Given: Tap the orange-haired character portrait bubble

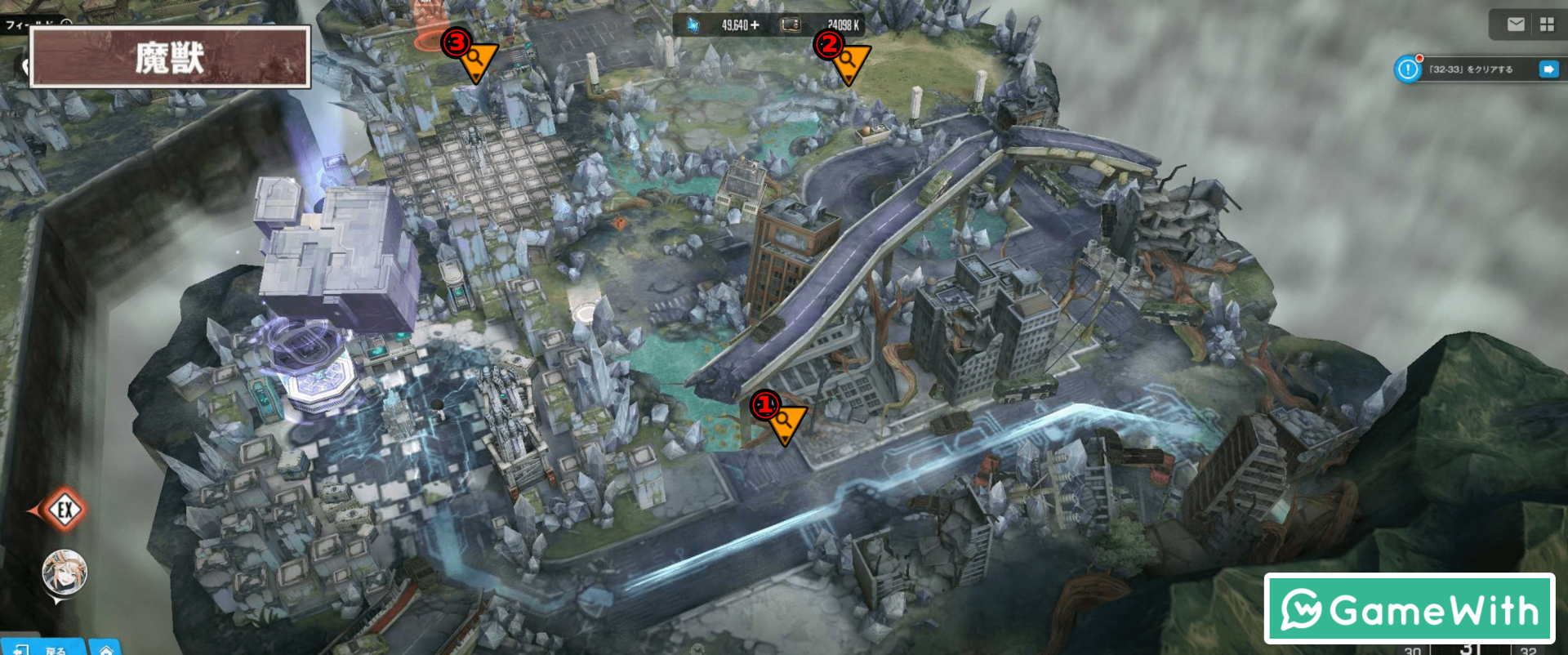Looking at the screenshot, I should click(x=65, y=573).
